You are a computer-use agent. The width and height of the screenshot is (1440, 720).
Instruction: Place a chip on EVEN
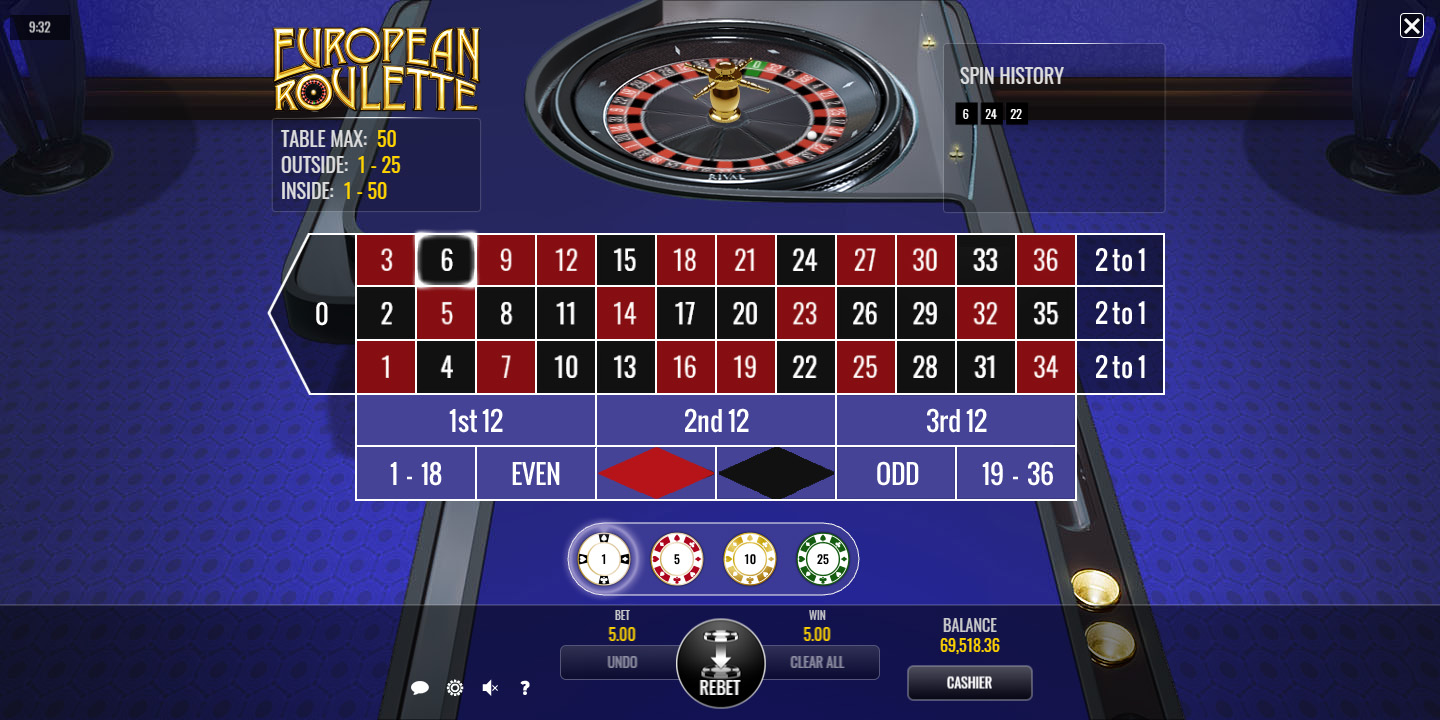(535, 473)
